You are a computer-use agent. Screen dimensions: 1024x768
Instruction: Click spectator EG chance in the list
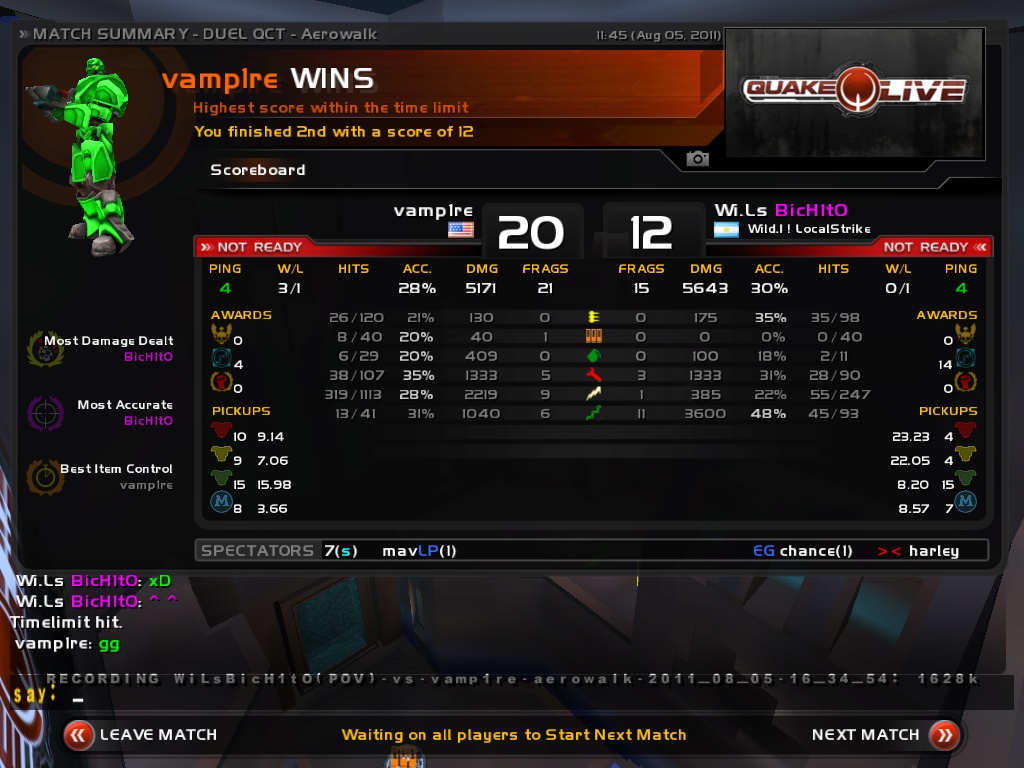point(803,551)
